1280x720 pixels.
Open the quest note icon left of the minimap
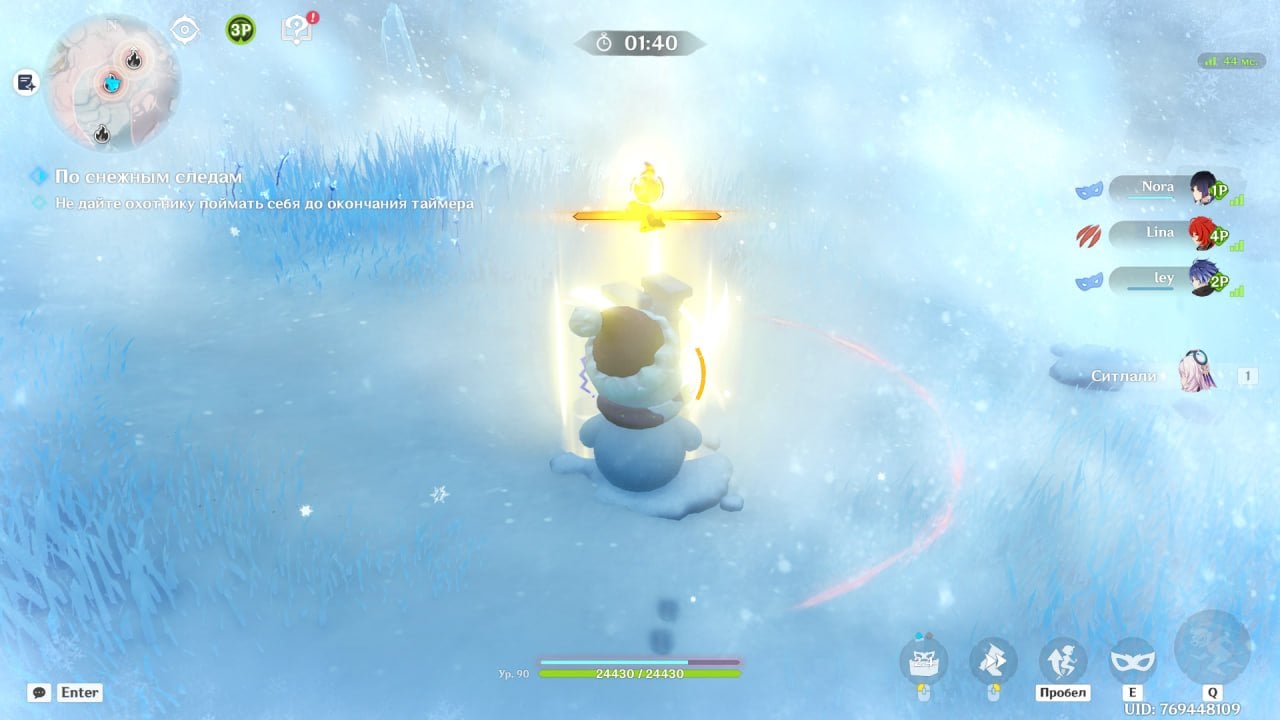(26, 83)
